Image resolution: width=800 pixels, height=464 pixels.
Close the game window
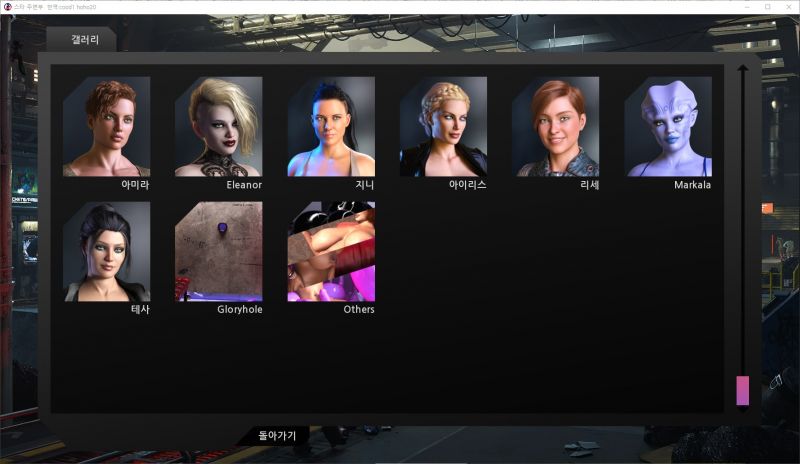click(x=789, y=6)
